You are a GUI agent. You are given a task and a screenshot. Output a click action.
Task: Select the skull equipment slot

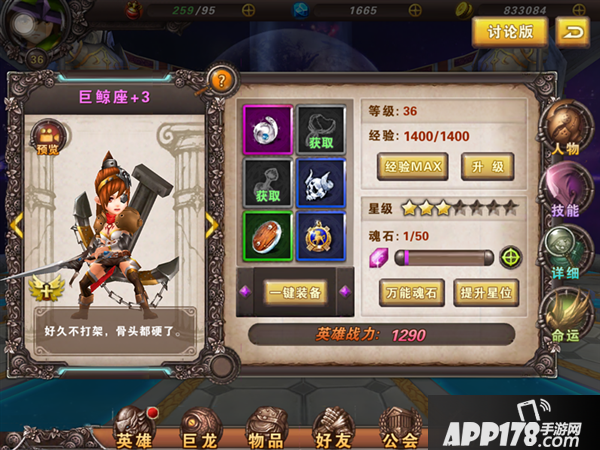321,182
